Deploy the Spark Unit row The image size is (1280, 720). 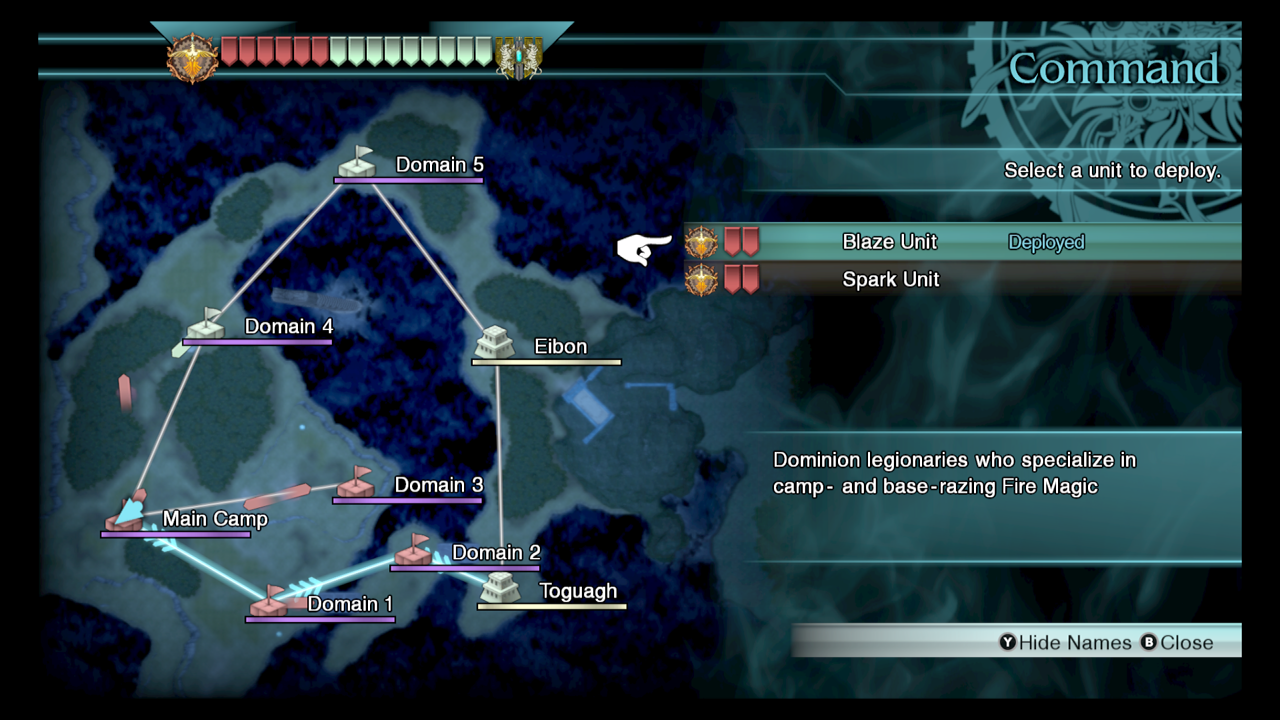[x=890, y=280]
